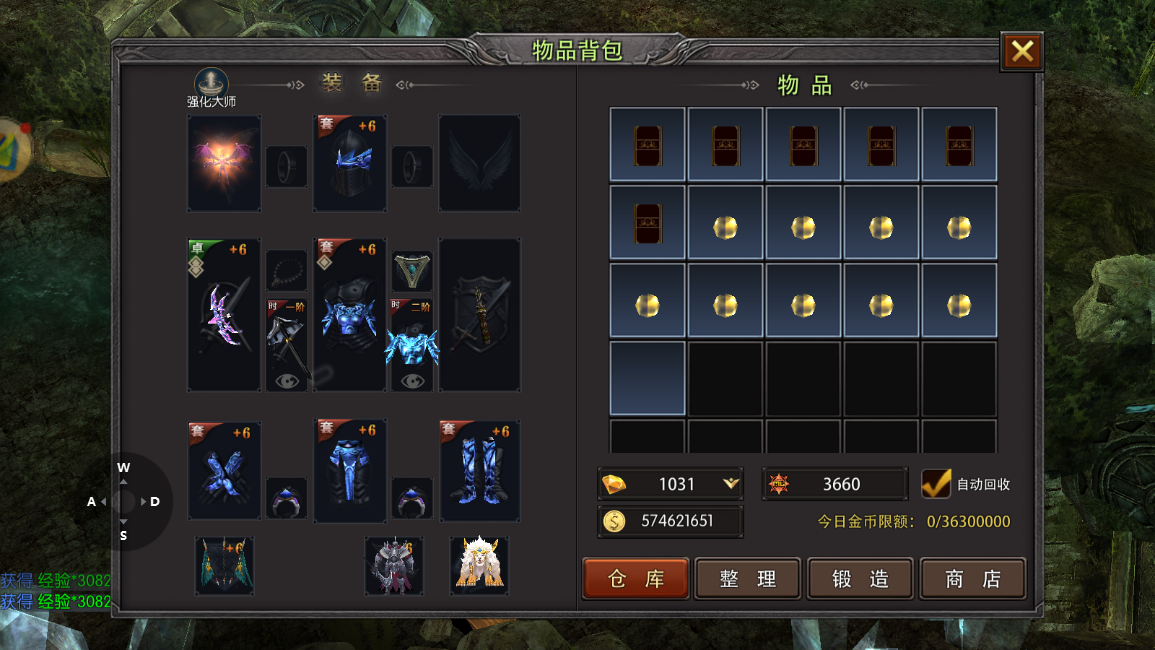Select the equipped blue helmet +6 slot

(x=350, y=163)
